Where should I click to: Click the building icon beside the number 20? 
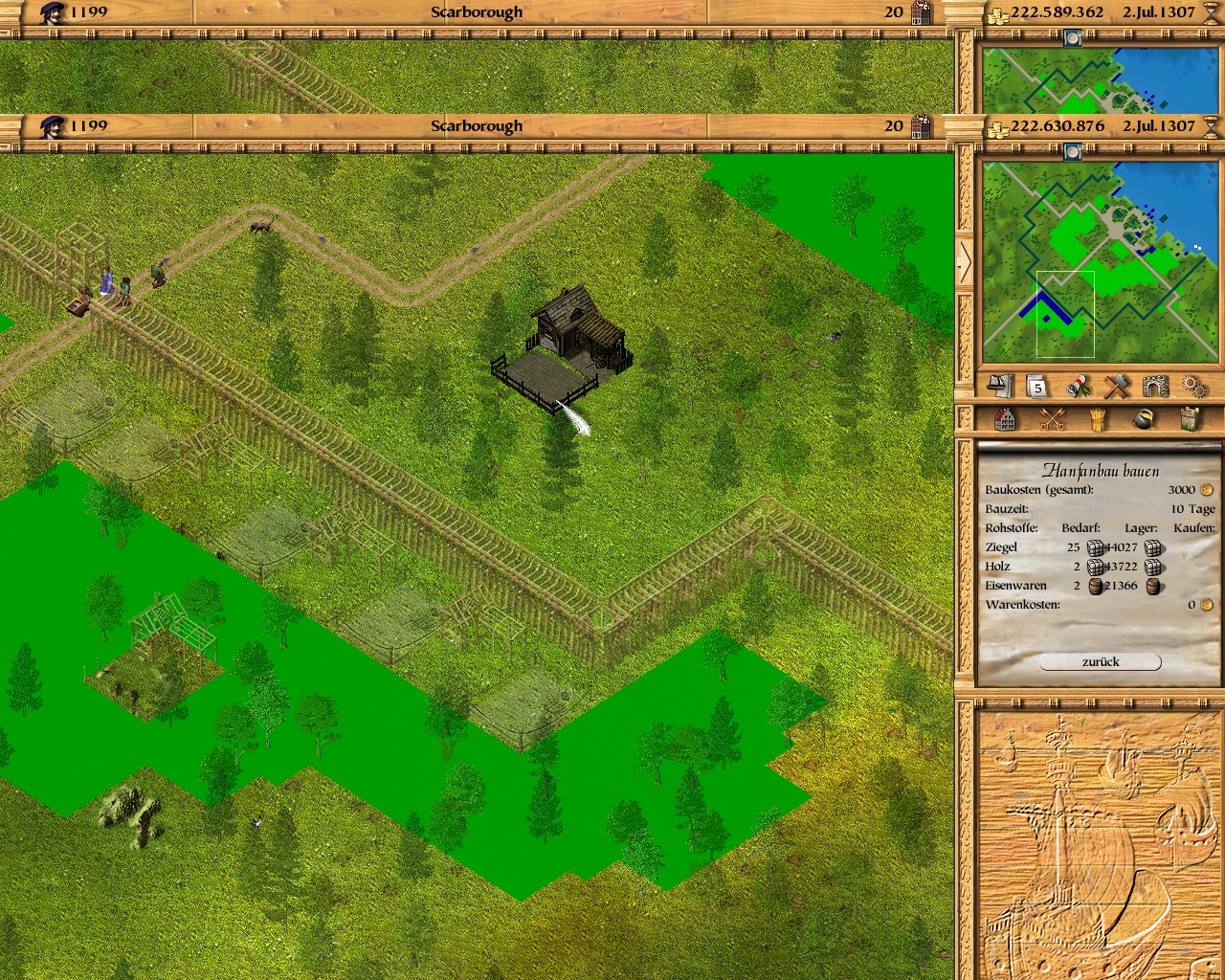(921, 126)
